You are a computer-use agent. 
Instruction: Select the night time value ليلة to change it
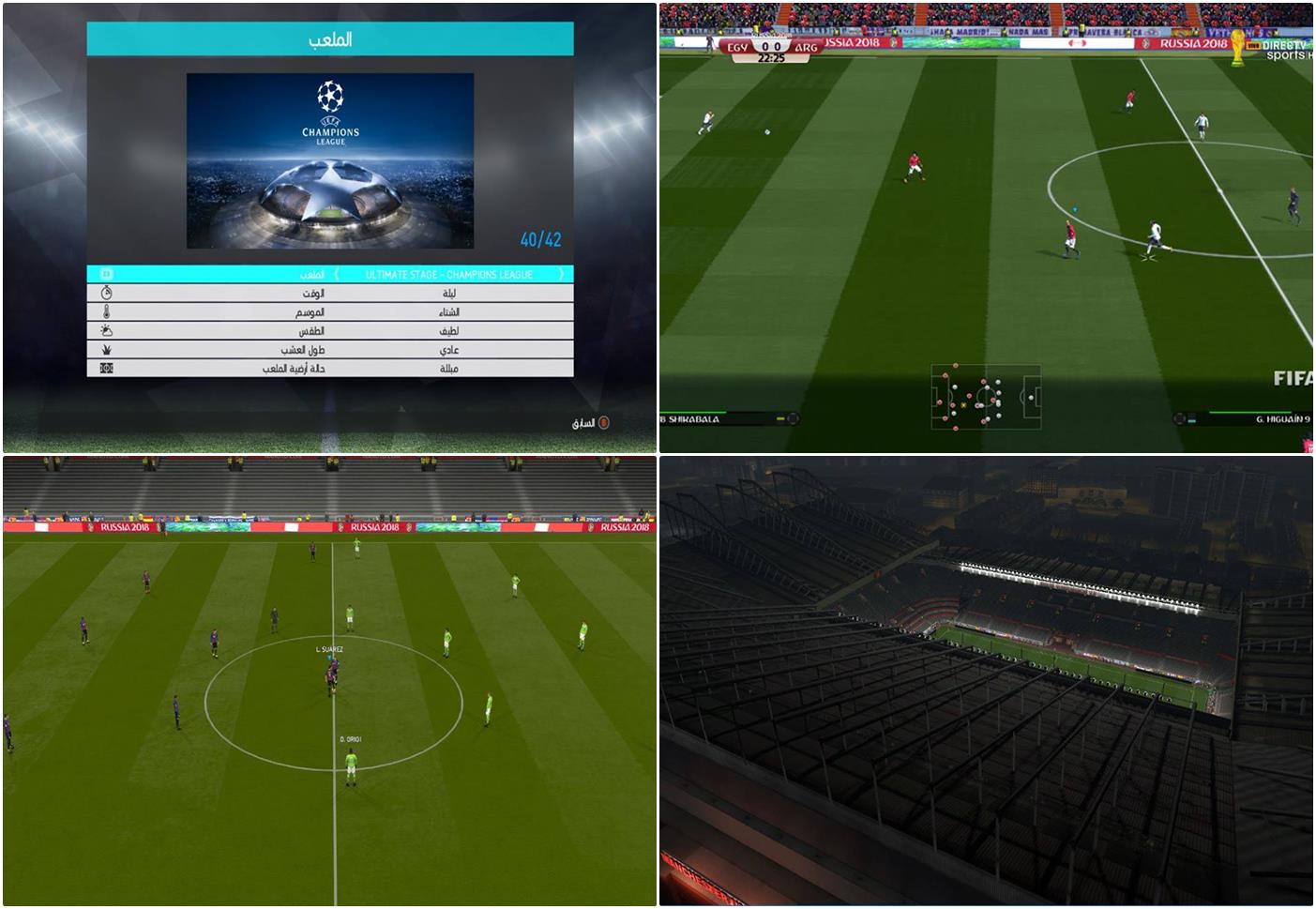(x=450, y=295)
